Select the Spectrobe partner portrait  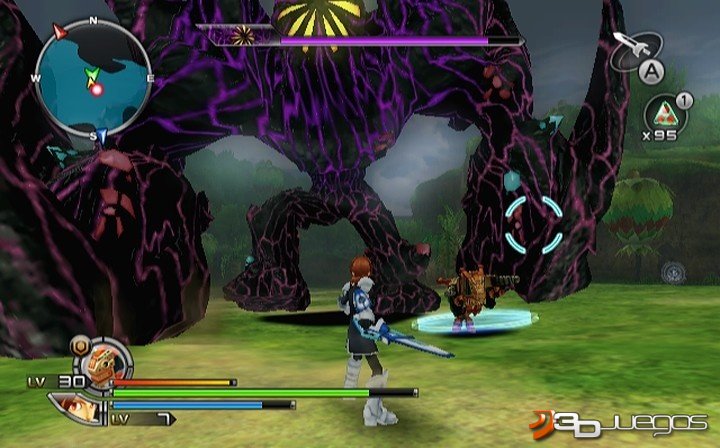101,360
